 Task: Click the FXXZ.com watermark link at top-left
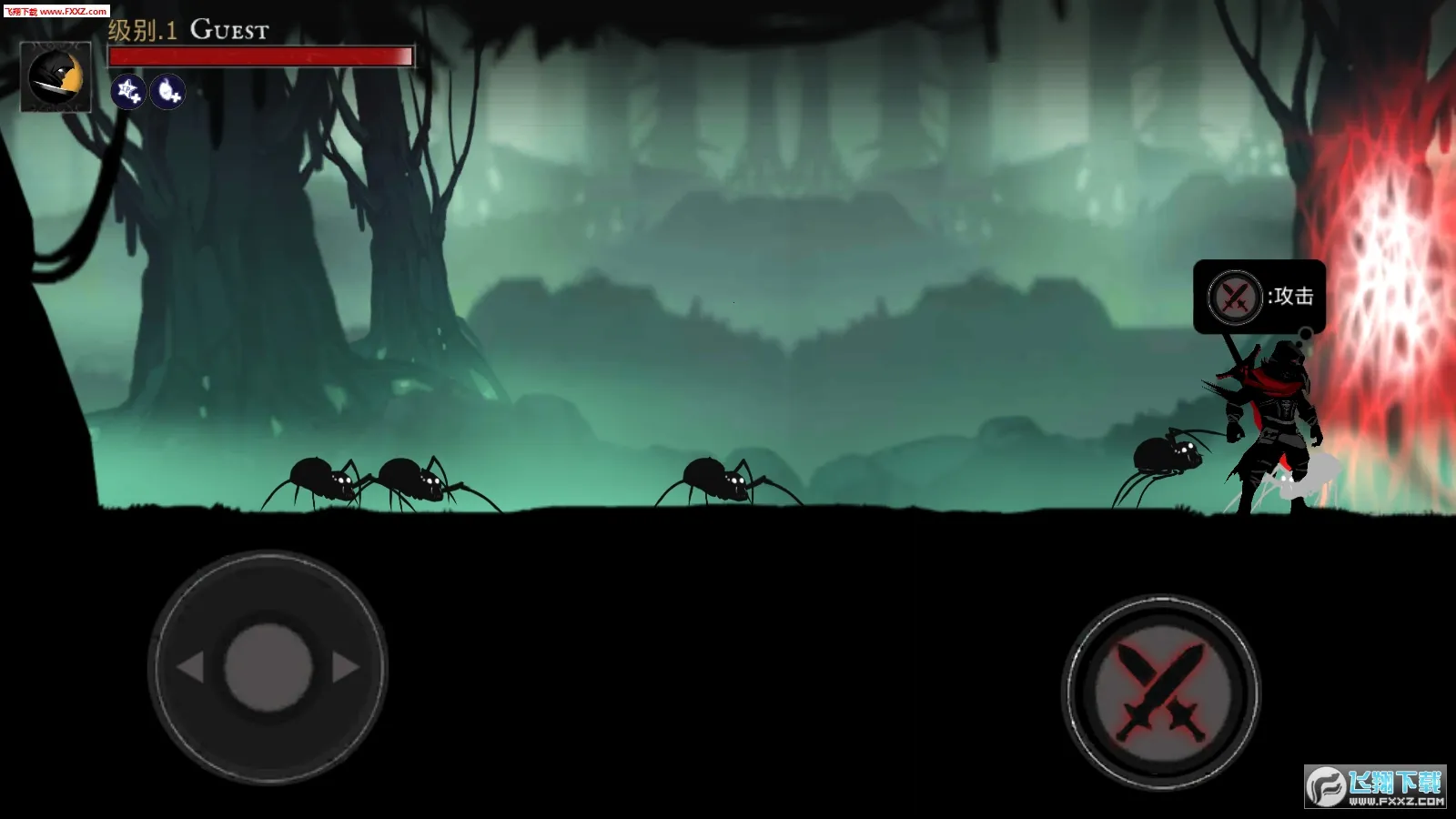[x=56, y=11]
